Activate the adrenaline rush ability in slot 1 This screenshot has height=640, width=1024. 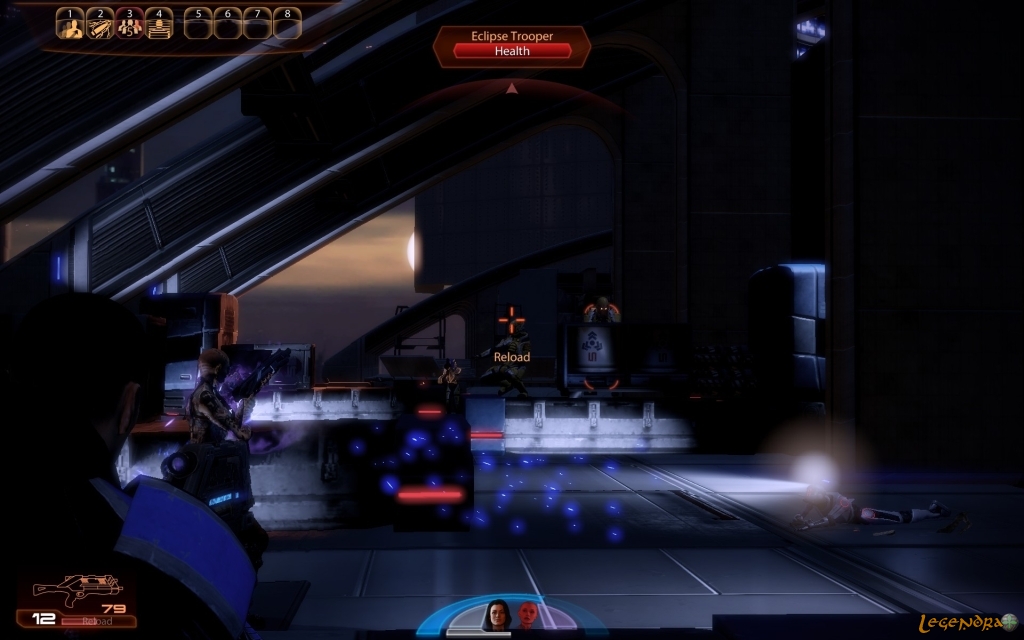(70, 24)
